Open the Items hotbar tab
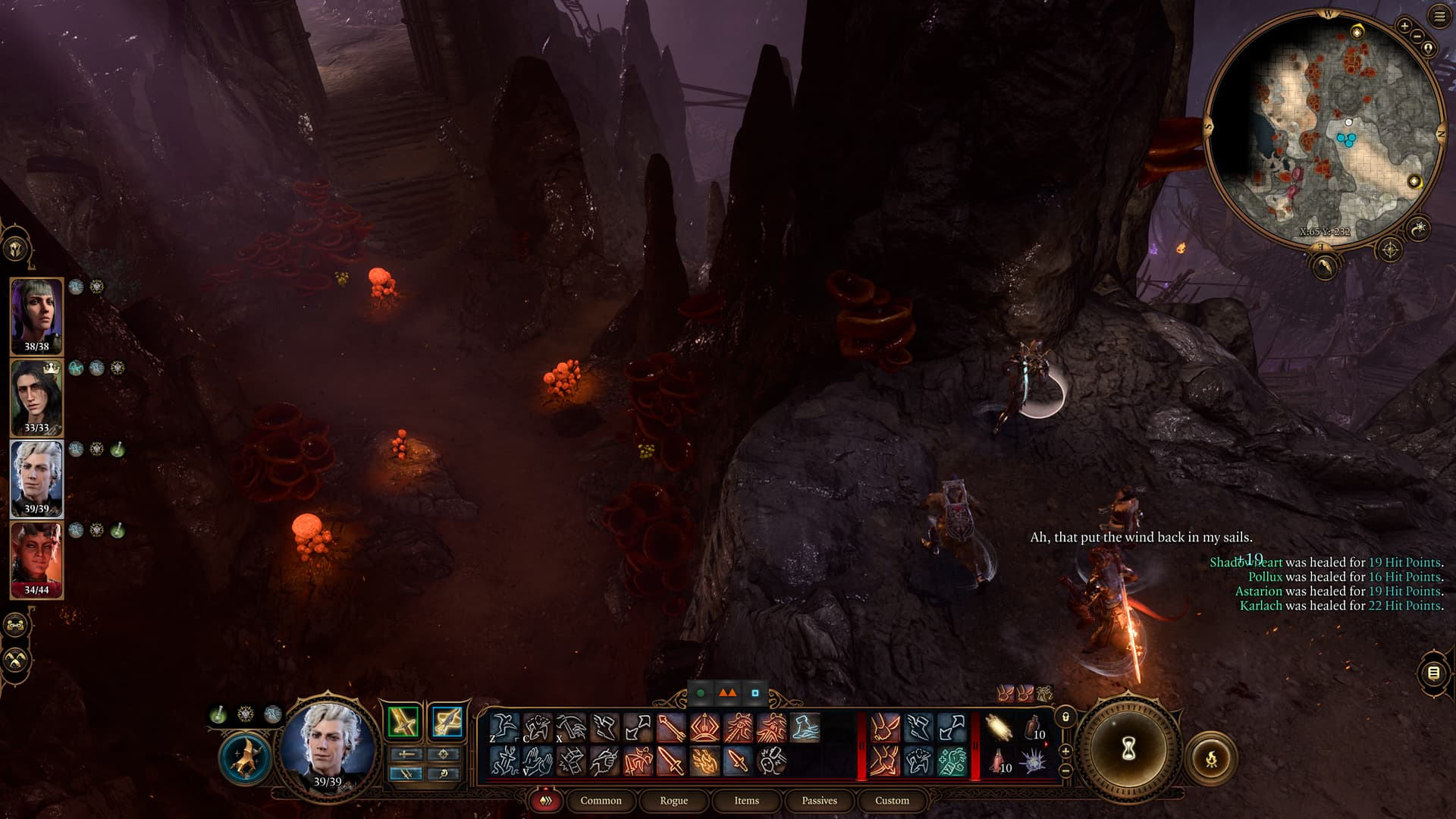1456x819 pixels. coord(746,801)
